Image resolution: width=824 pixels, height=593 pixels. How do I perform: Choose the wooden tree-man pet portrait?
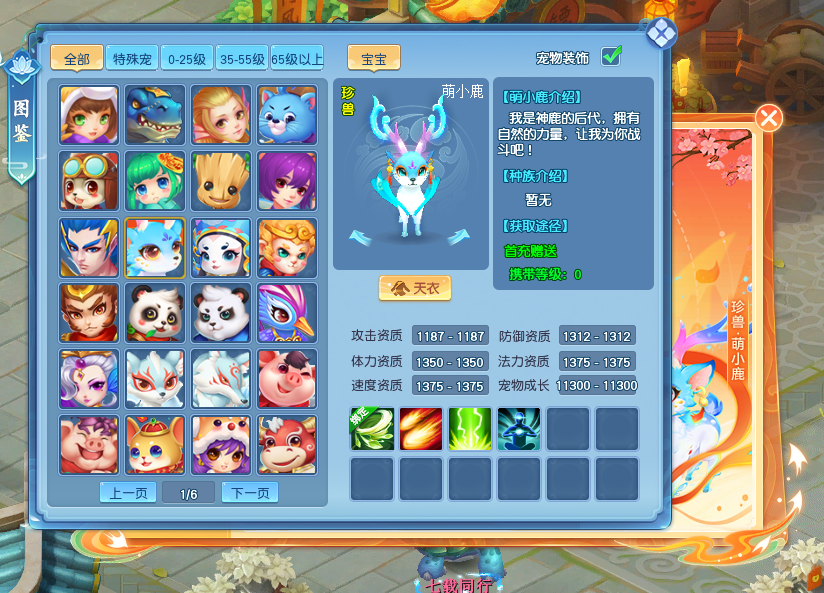pyautogui.click(x=221, y=181)
